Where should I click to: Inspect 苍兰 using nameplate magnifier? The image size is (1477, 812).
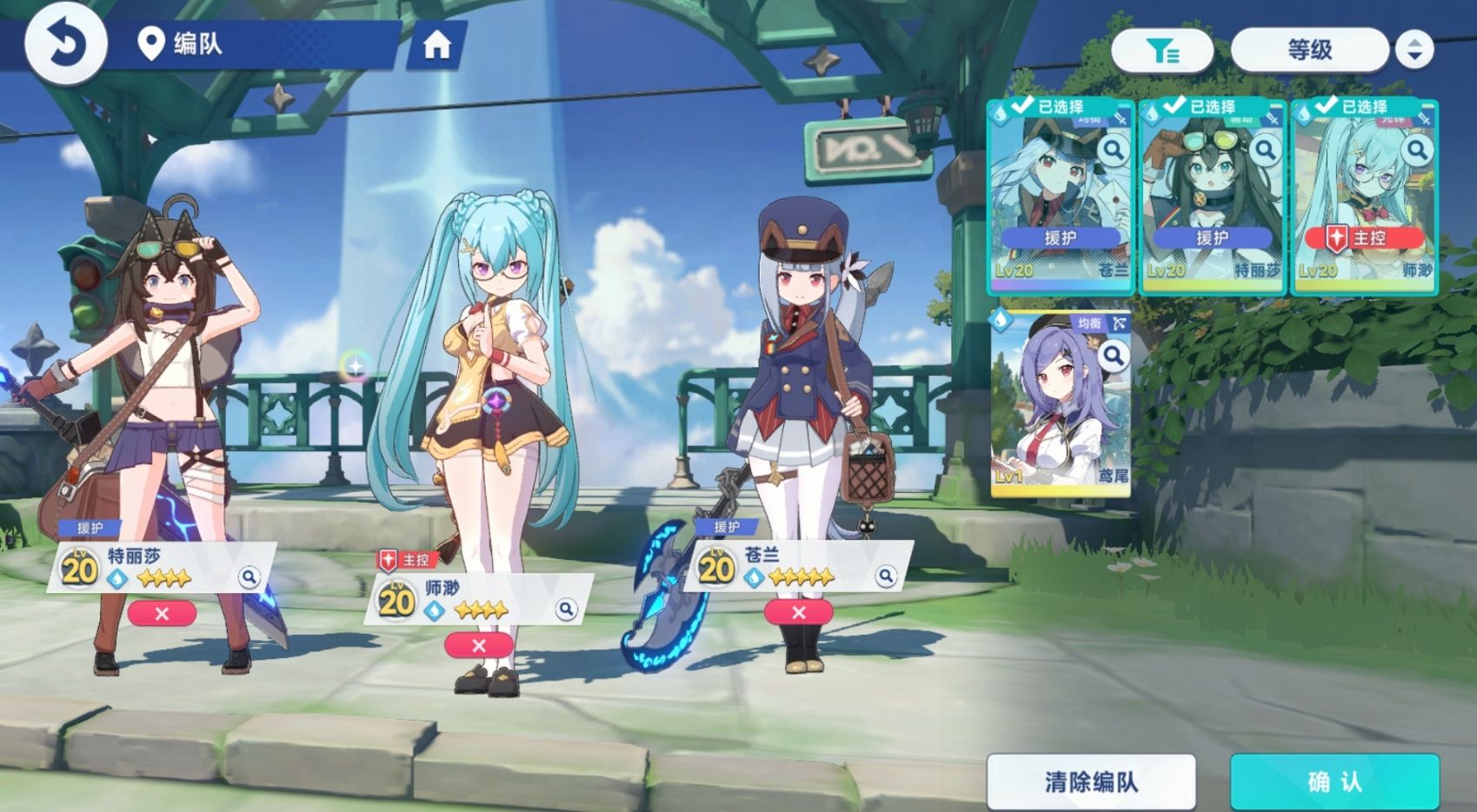[885, 576]
